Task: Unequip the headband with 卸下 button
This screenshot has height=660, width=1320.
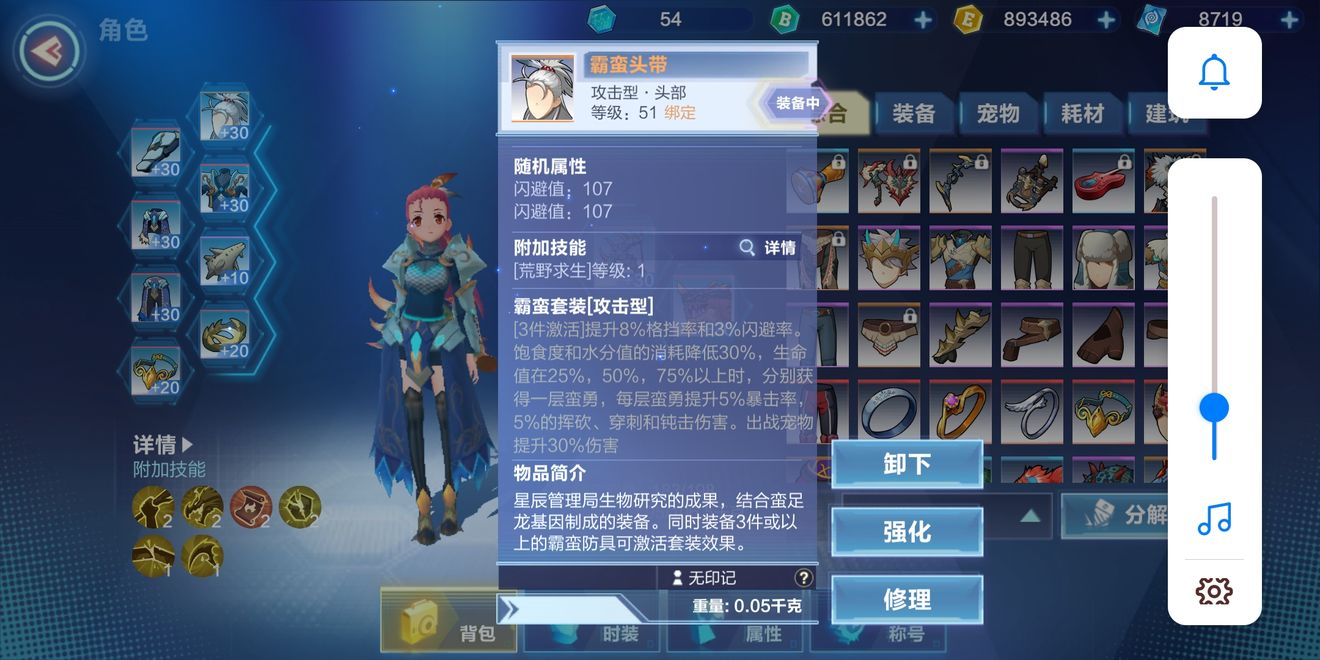Action: [907, 464]
